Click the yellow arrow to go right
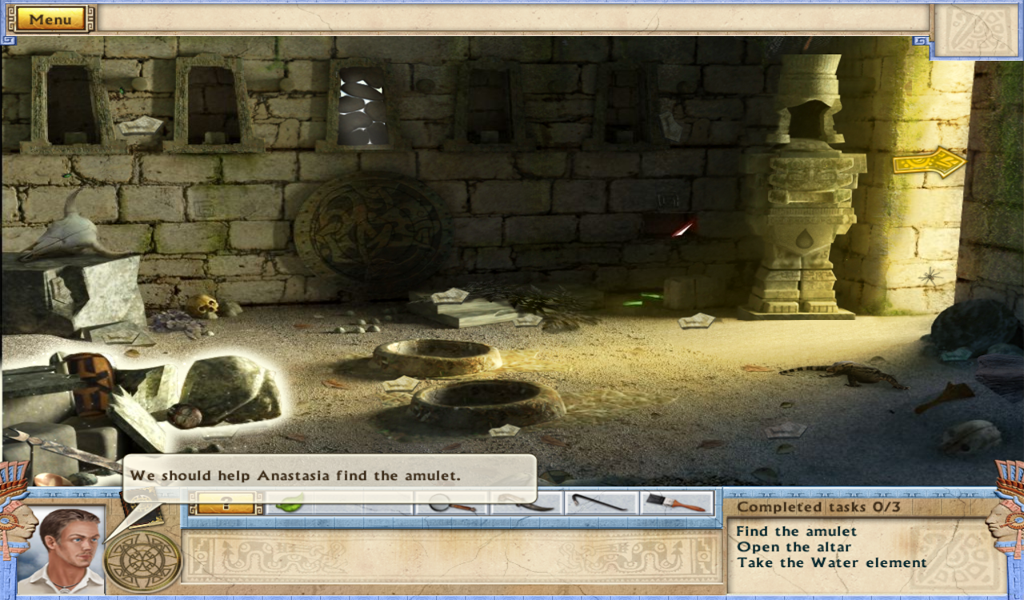1024x600 pixels. pyautogui.click(x=929, y=162)
